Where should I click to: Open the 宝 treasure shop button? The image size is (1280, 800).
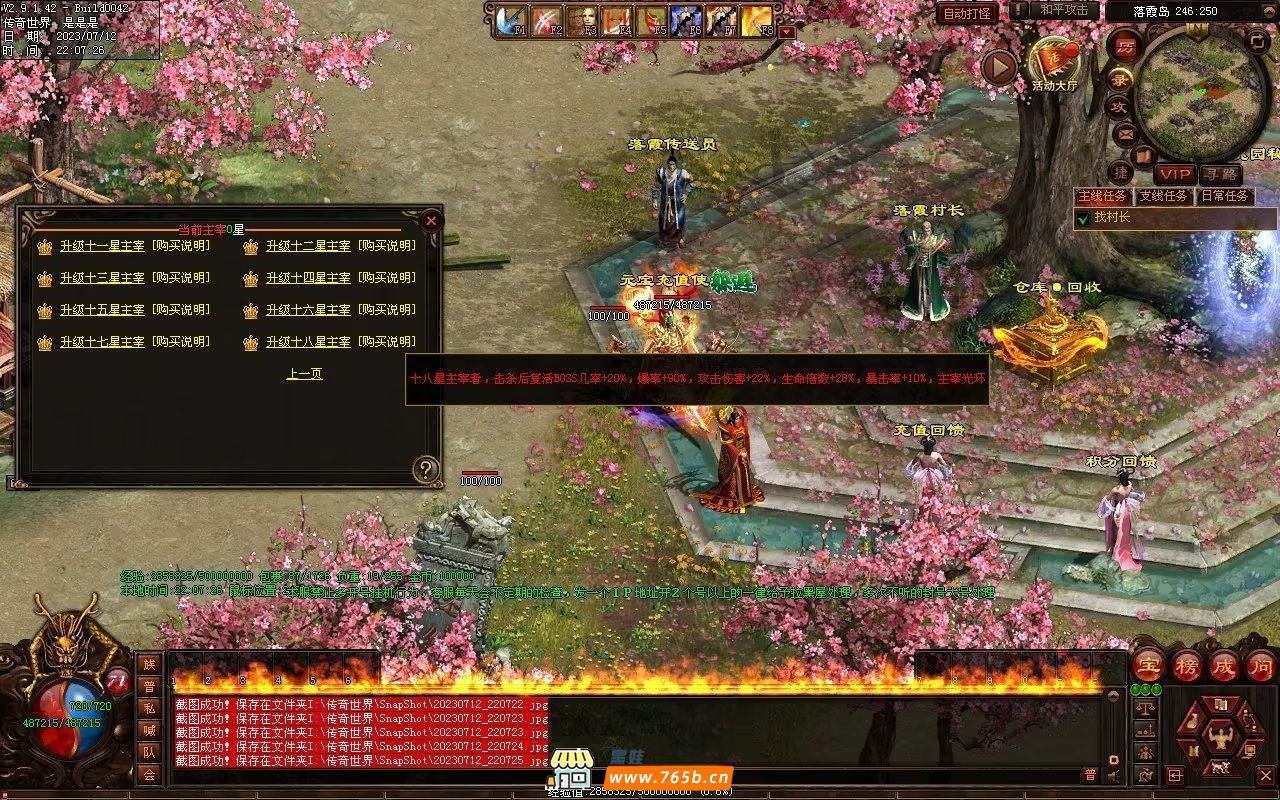pyautogui.click(x=1149, y=666)
